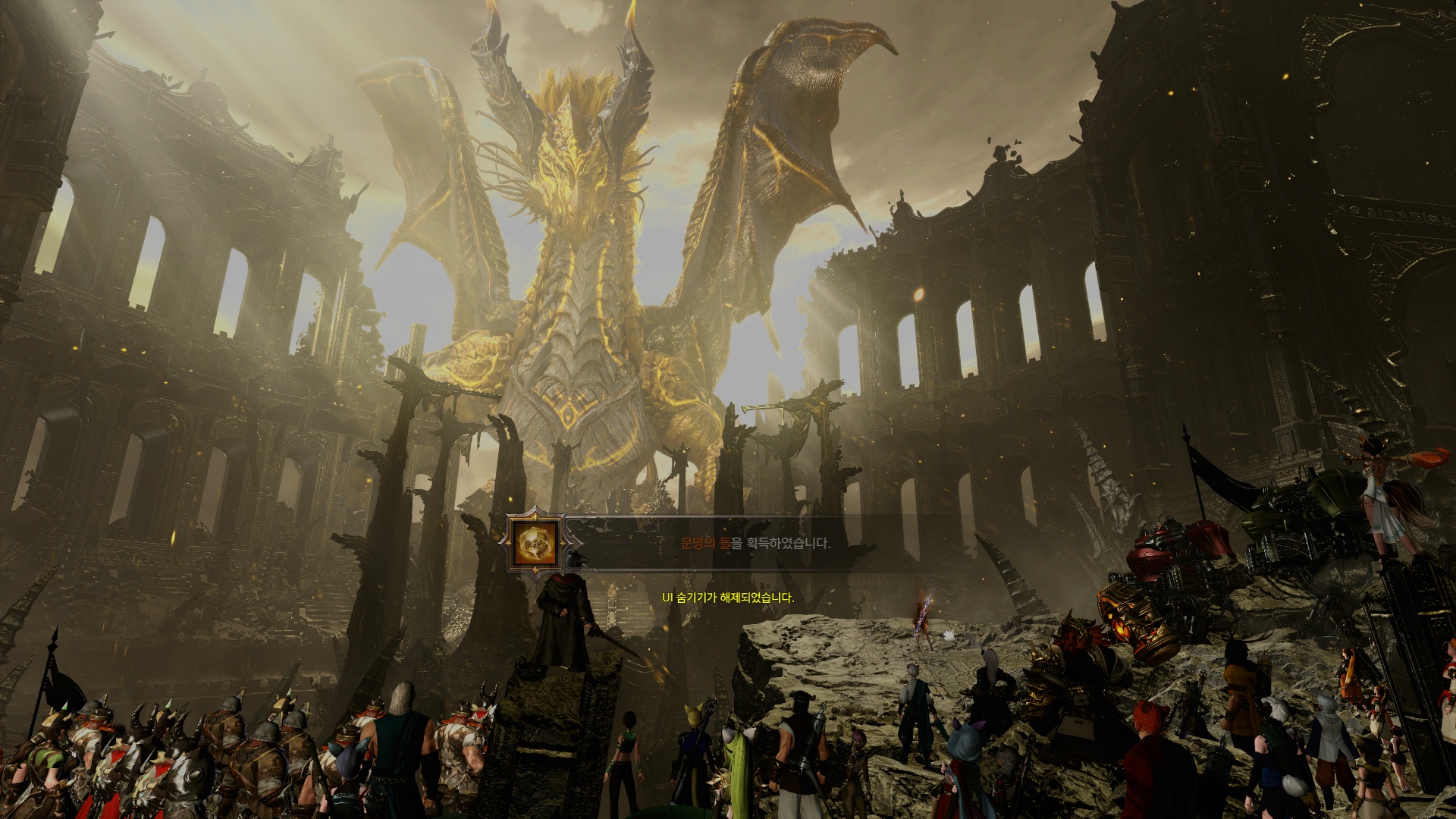Click the Stone of Fate item icon

coord(537,543)
